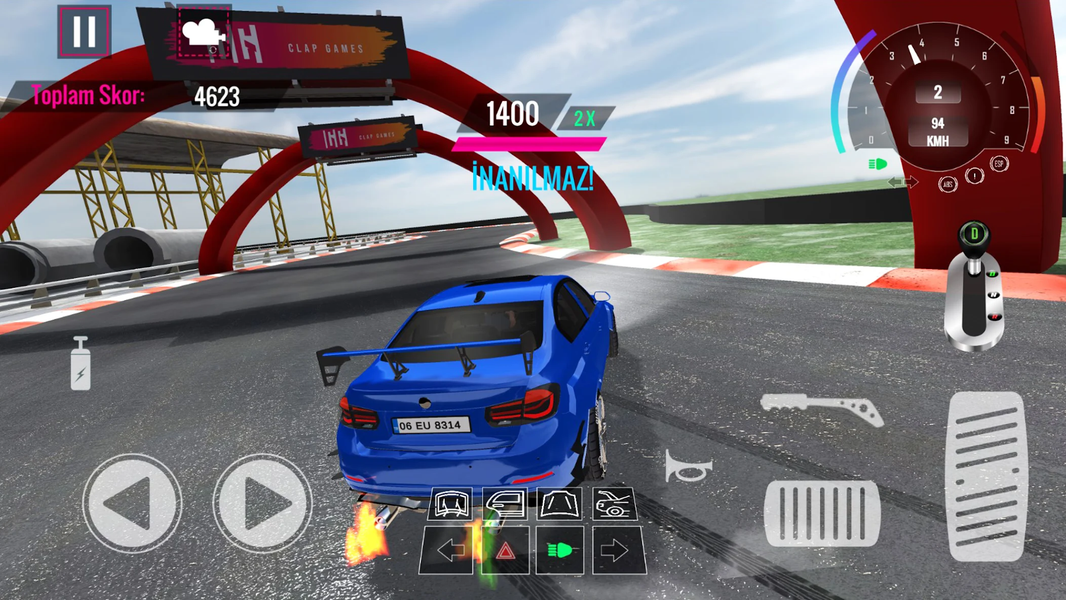
Task: Hit the gas pedal
Action: (x=985, y=475)
